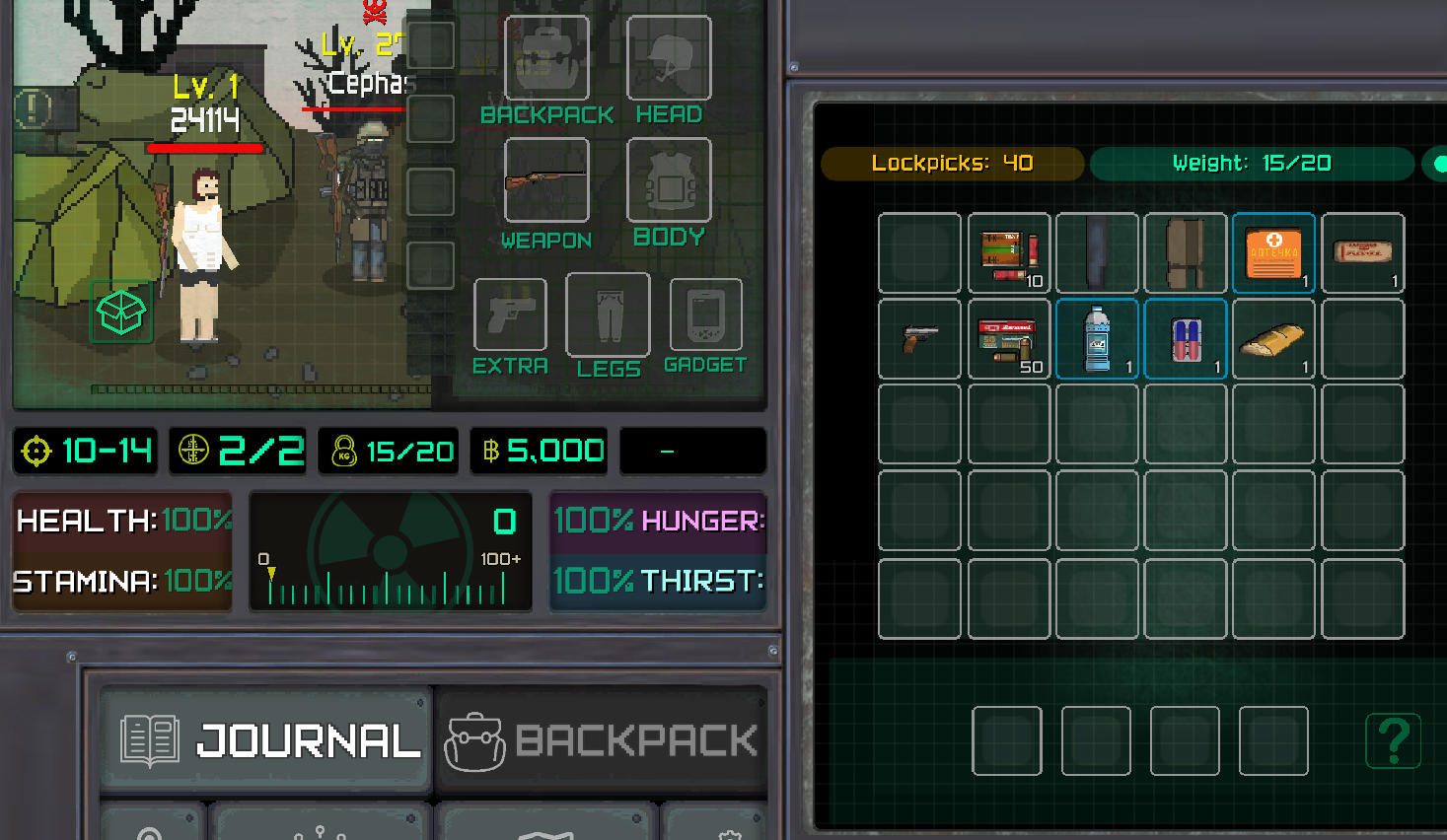Select the red and blue pills
The height and width of the screenshot is (840, 1447).
click(x=1186, y=340)
